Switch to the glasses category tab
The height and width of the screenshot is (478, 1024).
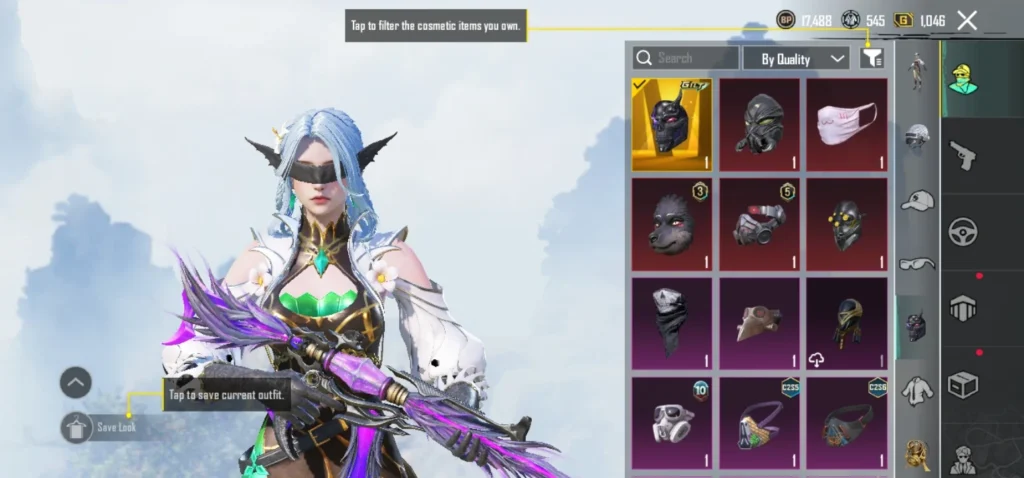917,263
